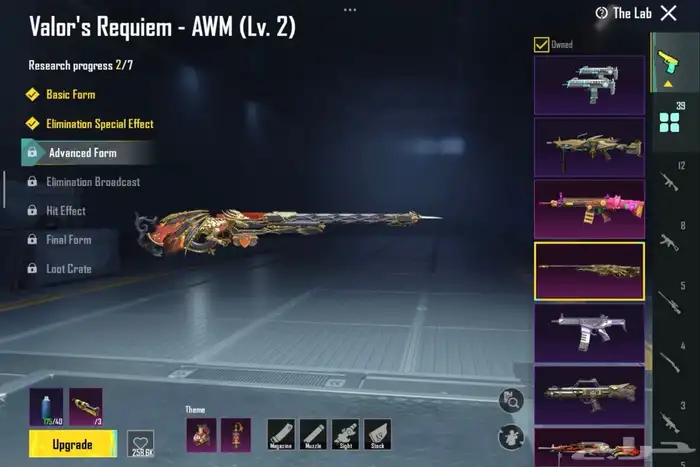
Task: Open the locked Loot Crate stage
Action: [68, 269]
